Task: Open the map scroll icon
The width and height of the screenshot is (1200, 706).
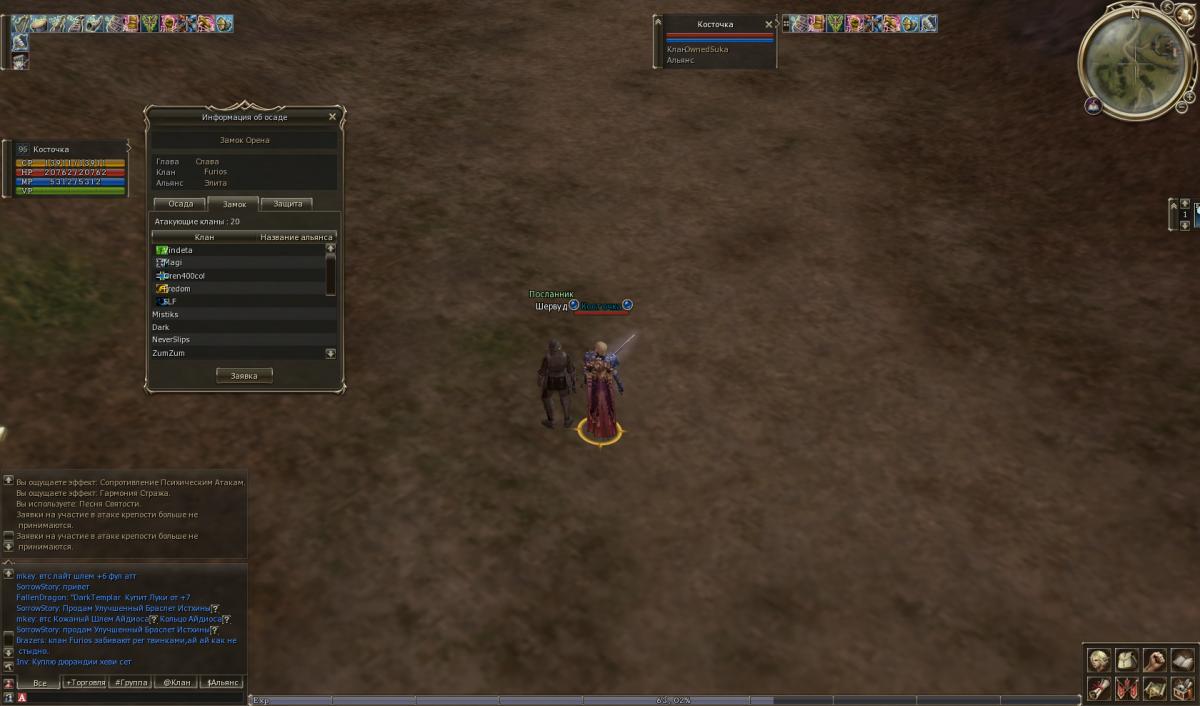Action: tap(1154, 688)
